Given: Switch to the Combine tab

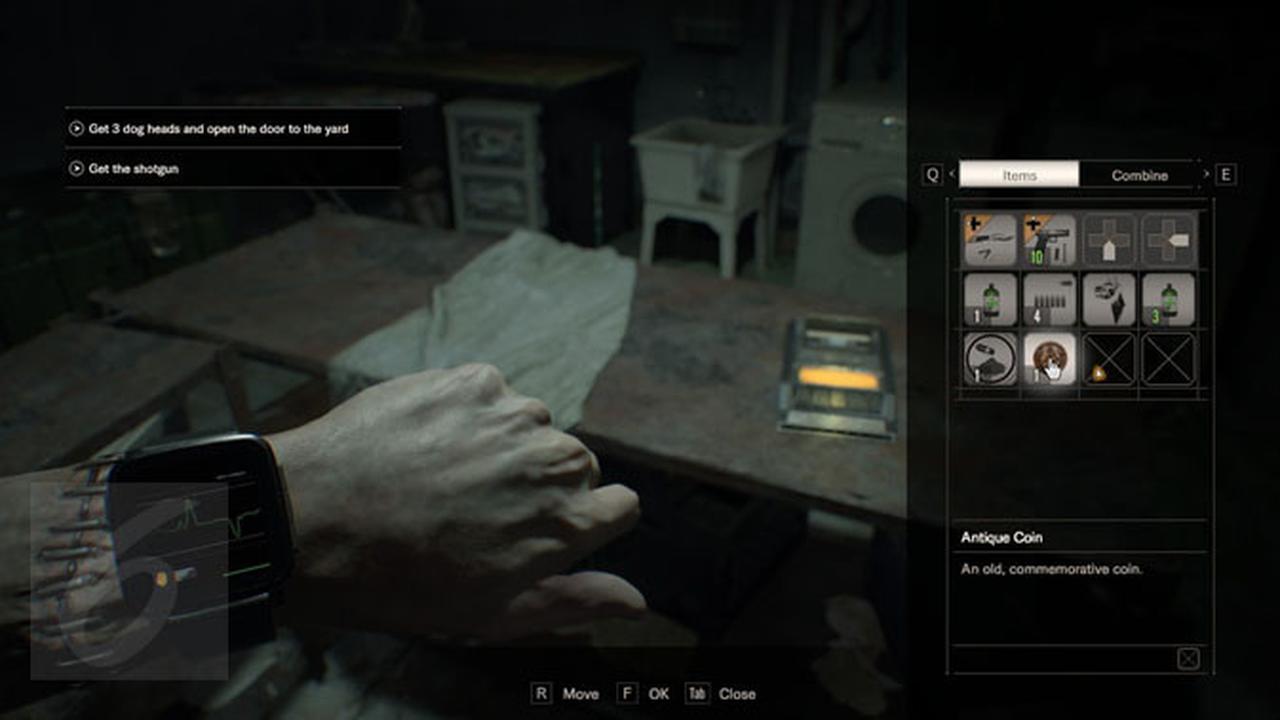Looking at the screenshot, I should pyautogui.click(x=1139, y=174).
